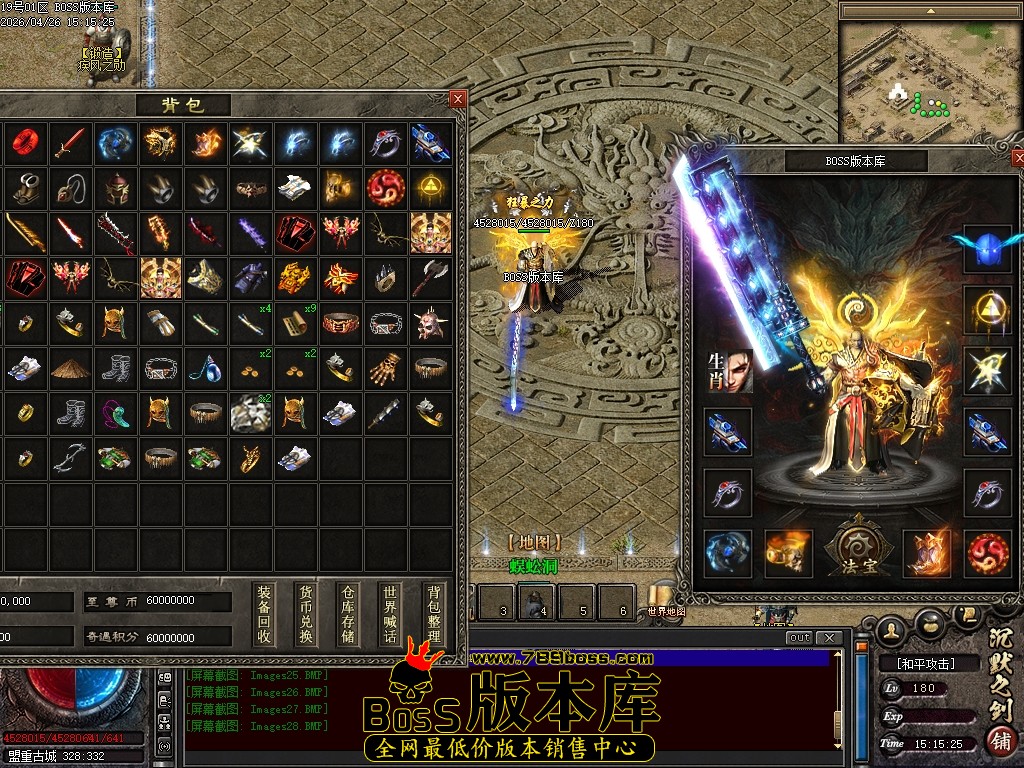Click the 装备回收 equipment recycle button

264,613
